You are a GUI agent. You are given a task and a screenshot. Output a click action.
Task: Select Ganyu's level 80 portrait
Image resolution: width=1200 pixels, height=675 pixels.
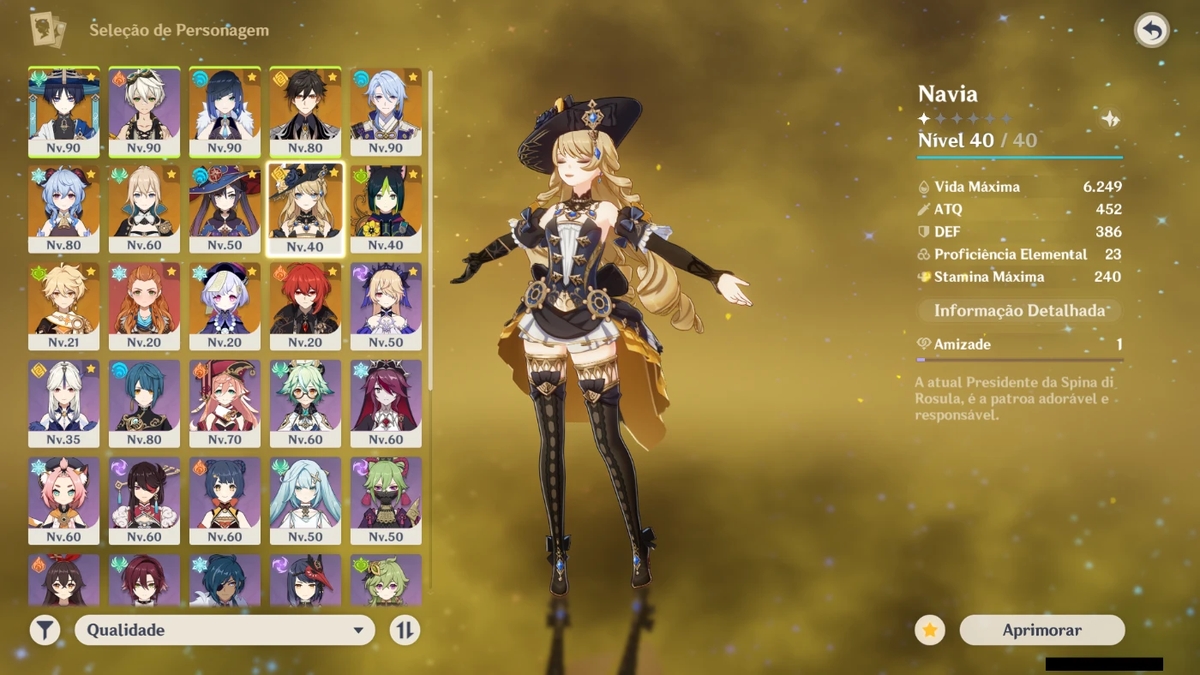coord(64,208)
